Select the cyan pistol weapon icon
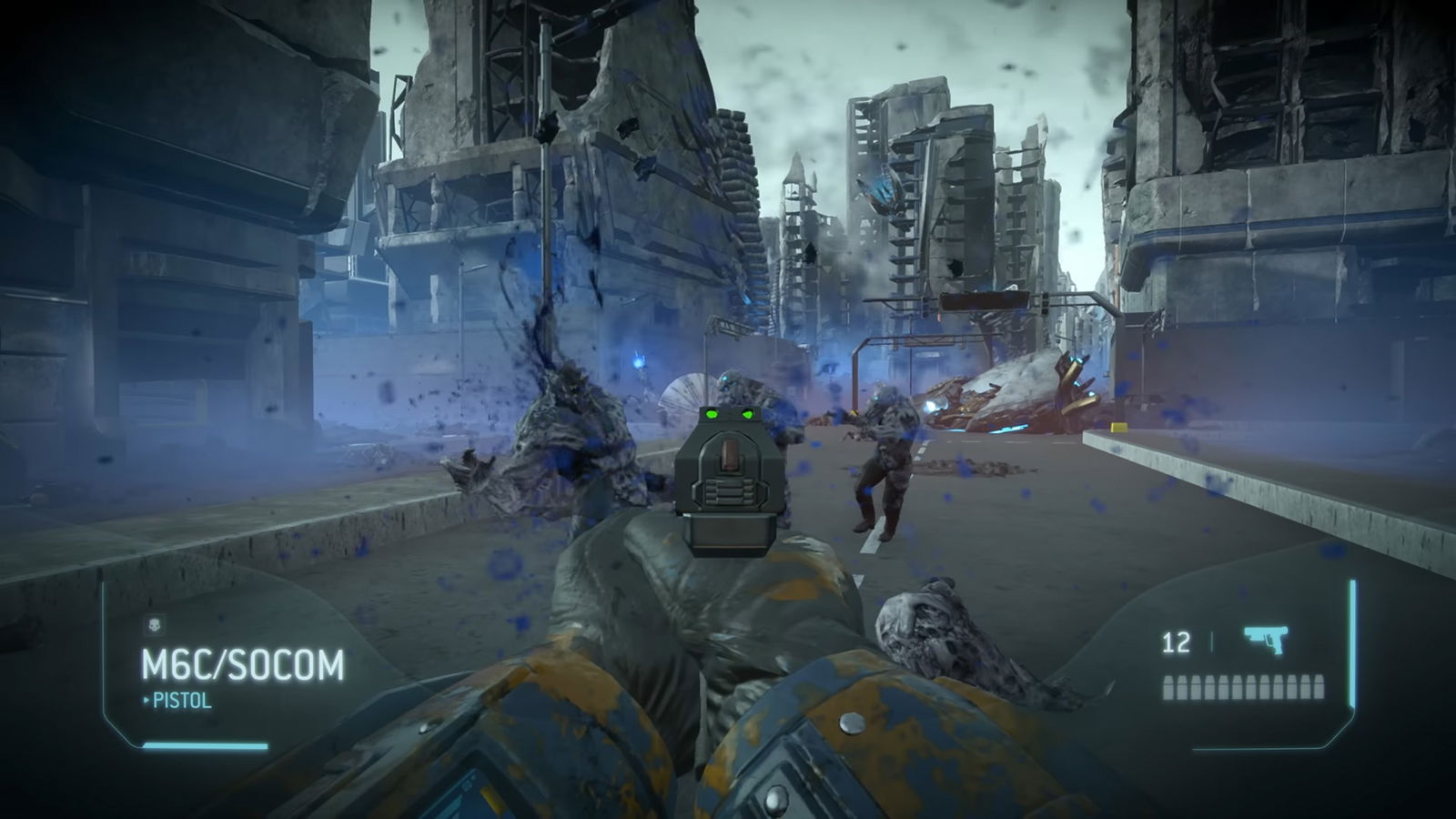The image size is (1456, 819). 1266,640
